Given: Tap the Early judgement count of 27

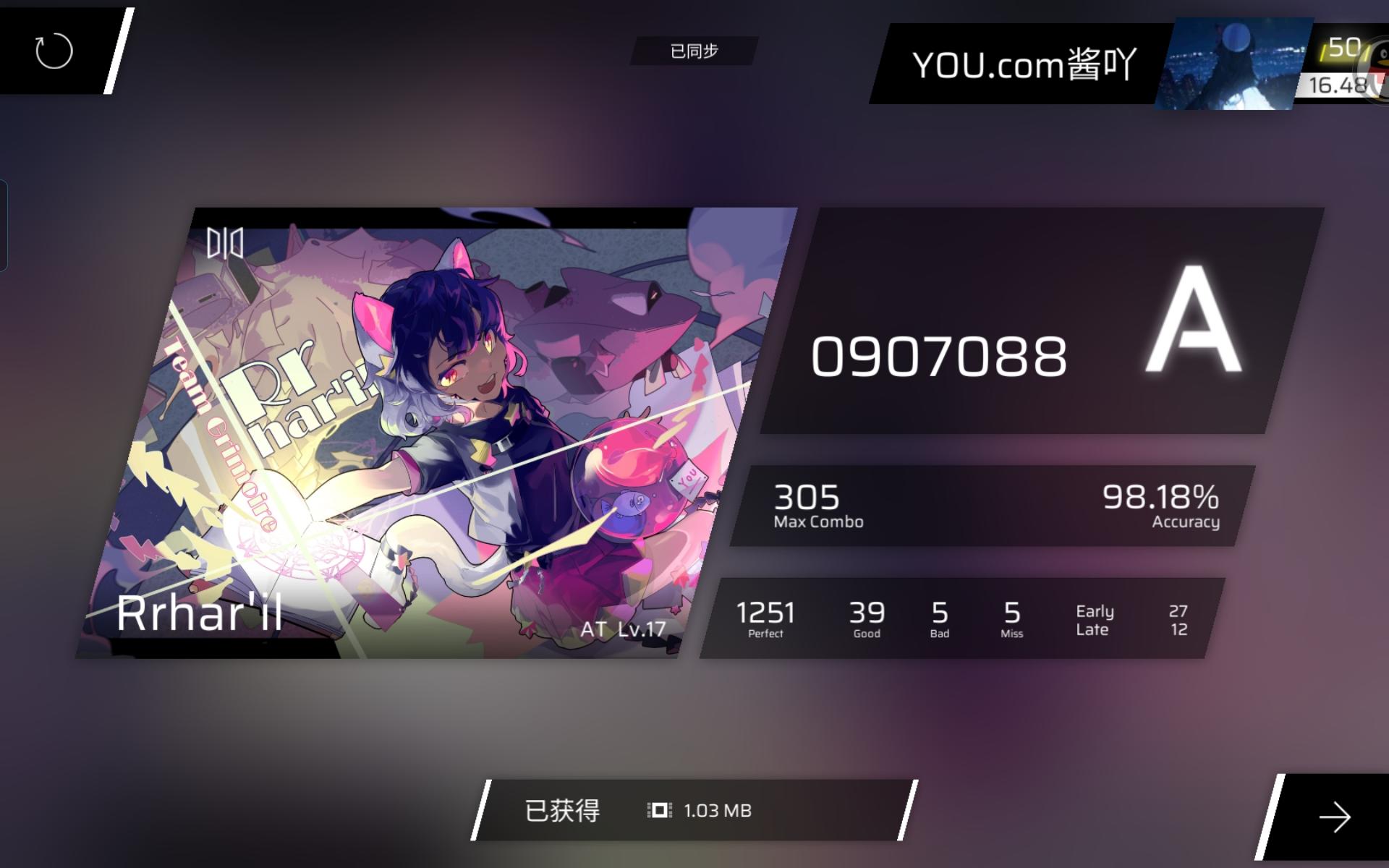Looking at the screenshot, I should pos(1179,612).
